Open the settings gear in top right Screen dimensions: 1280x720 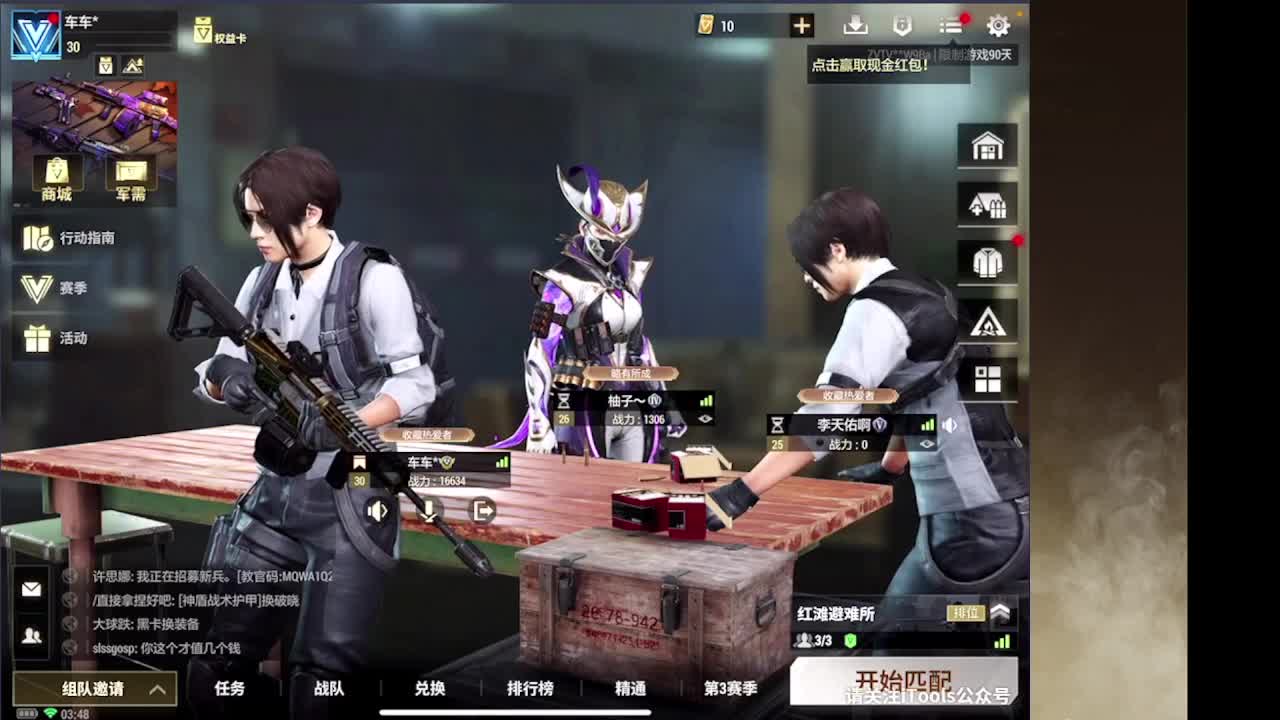[997, 27]
